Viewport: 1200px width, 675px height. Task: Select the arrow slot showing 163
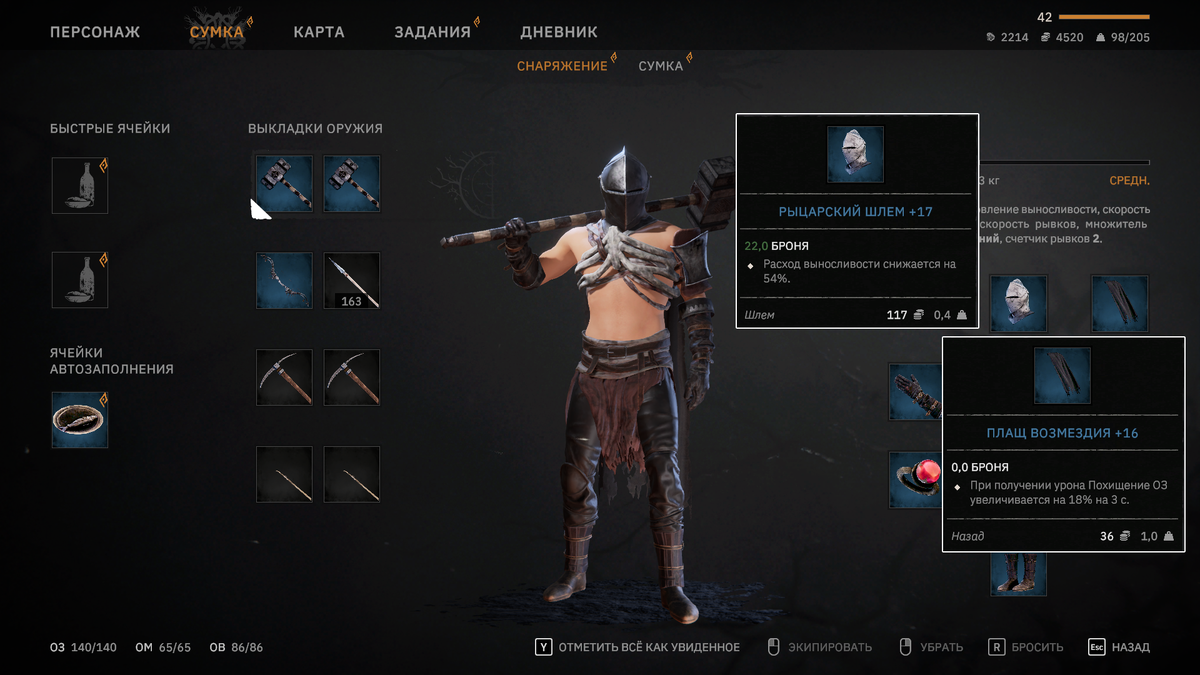(352, 280)
